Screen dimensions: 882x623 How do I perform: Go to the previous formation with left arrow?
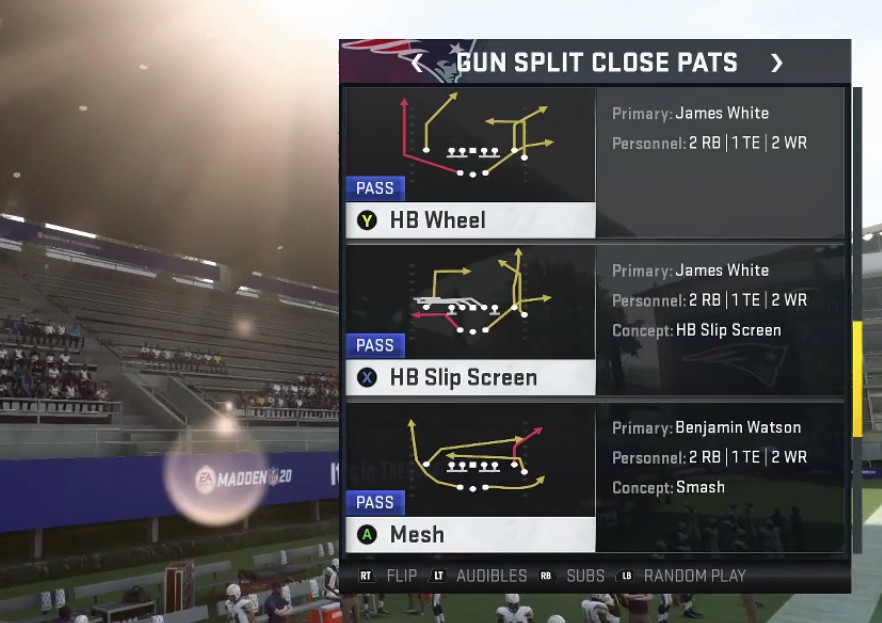pos(417,63)
